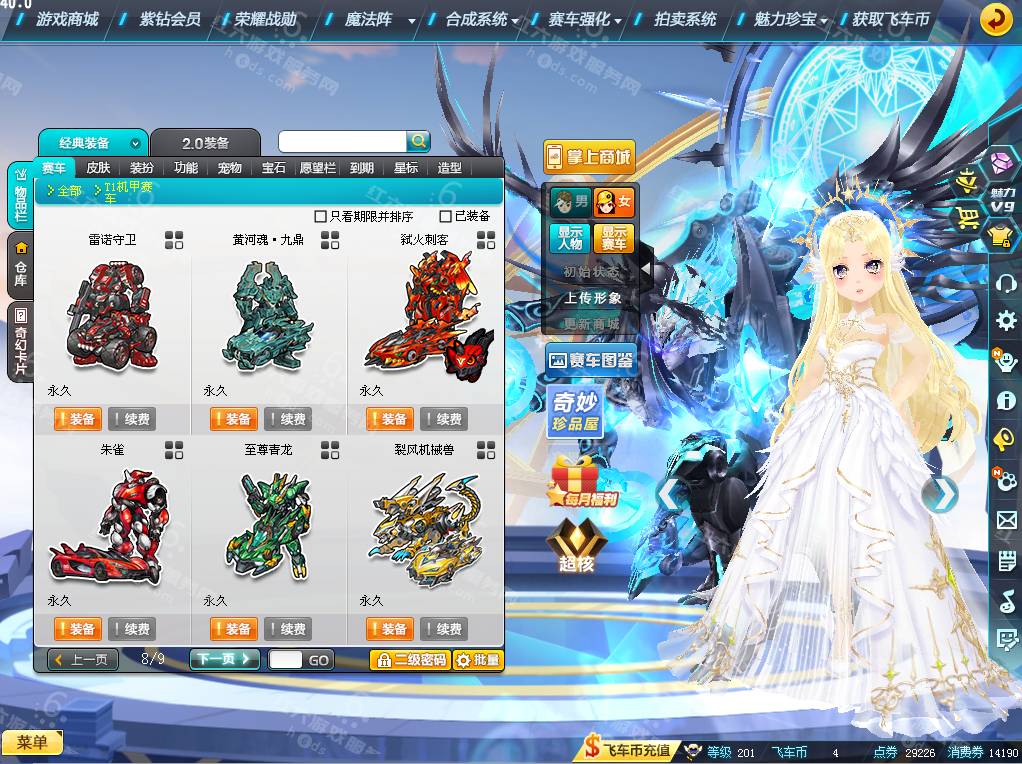Open the 飞车币充值 recharge button
Screen dimensions: 1022x764
[x=630, y=749]
